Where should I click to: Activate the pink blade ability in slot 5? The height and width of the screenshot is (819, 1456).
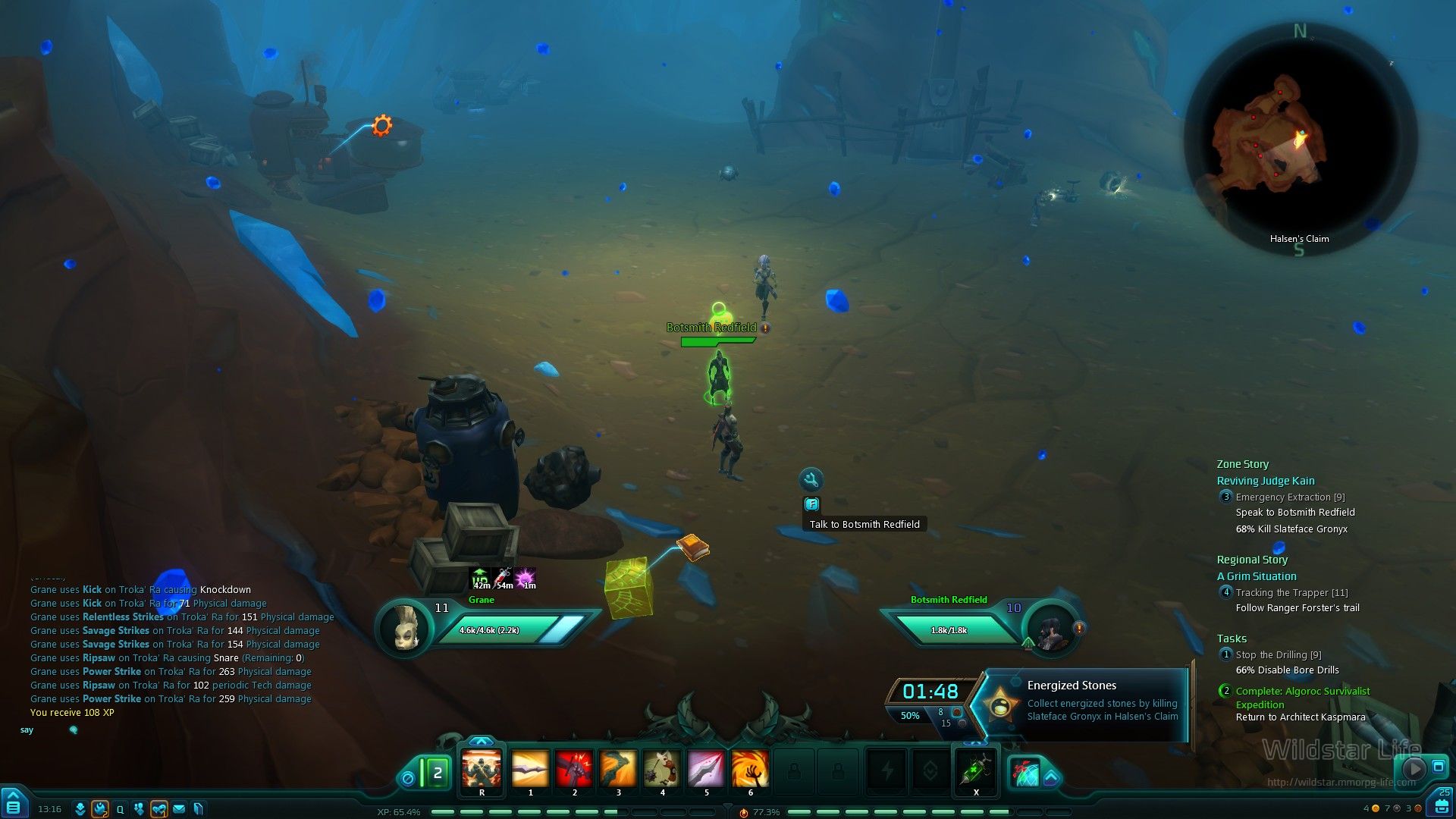click(x=706, y=770)
